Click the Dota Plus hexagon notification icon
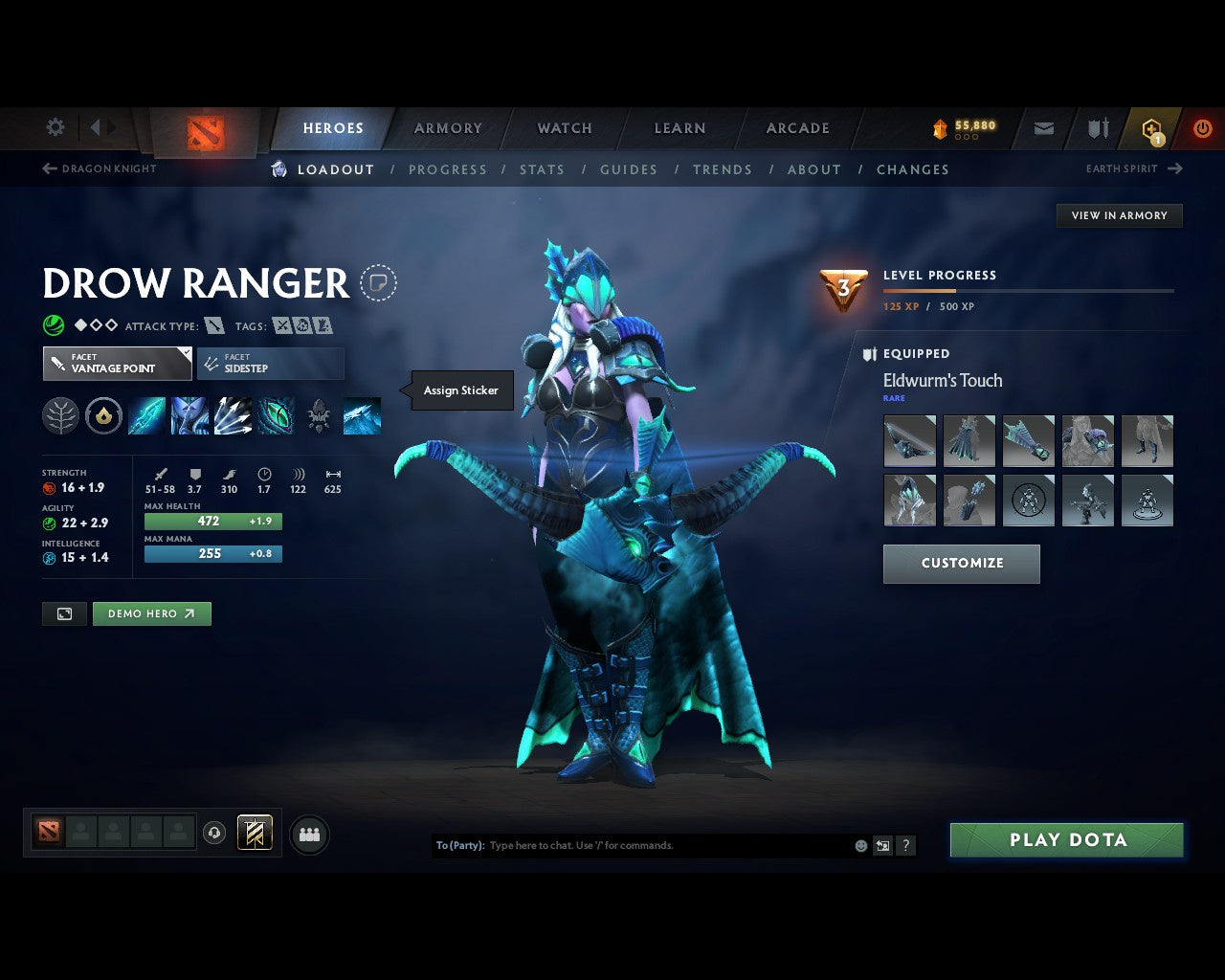This screenshot has width=1225, height=980. pos(1151,128)
